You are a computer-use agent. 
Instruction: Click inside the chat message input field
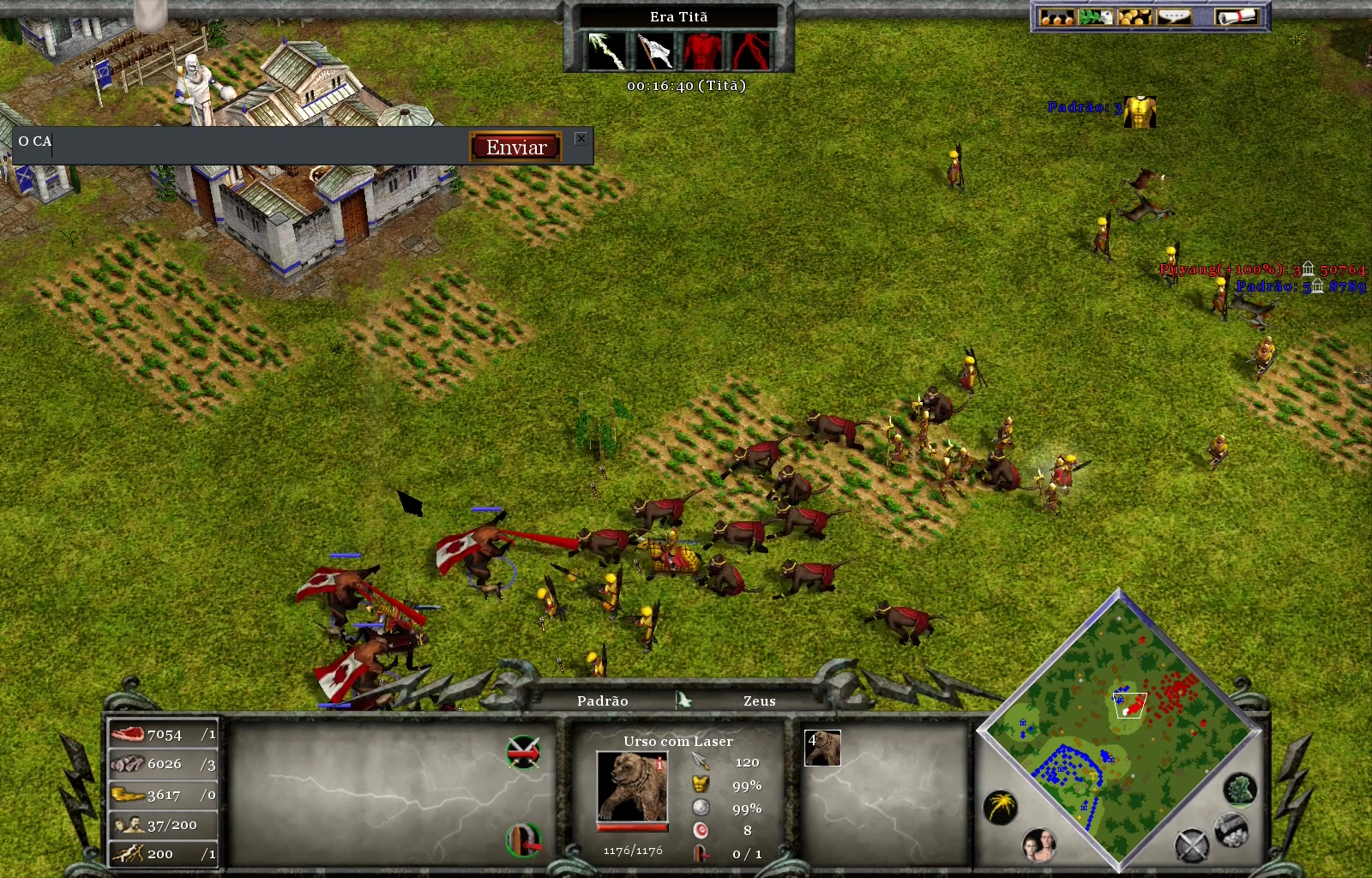pos(240,146)
